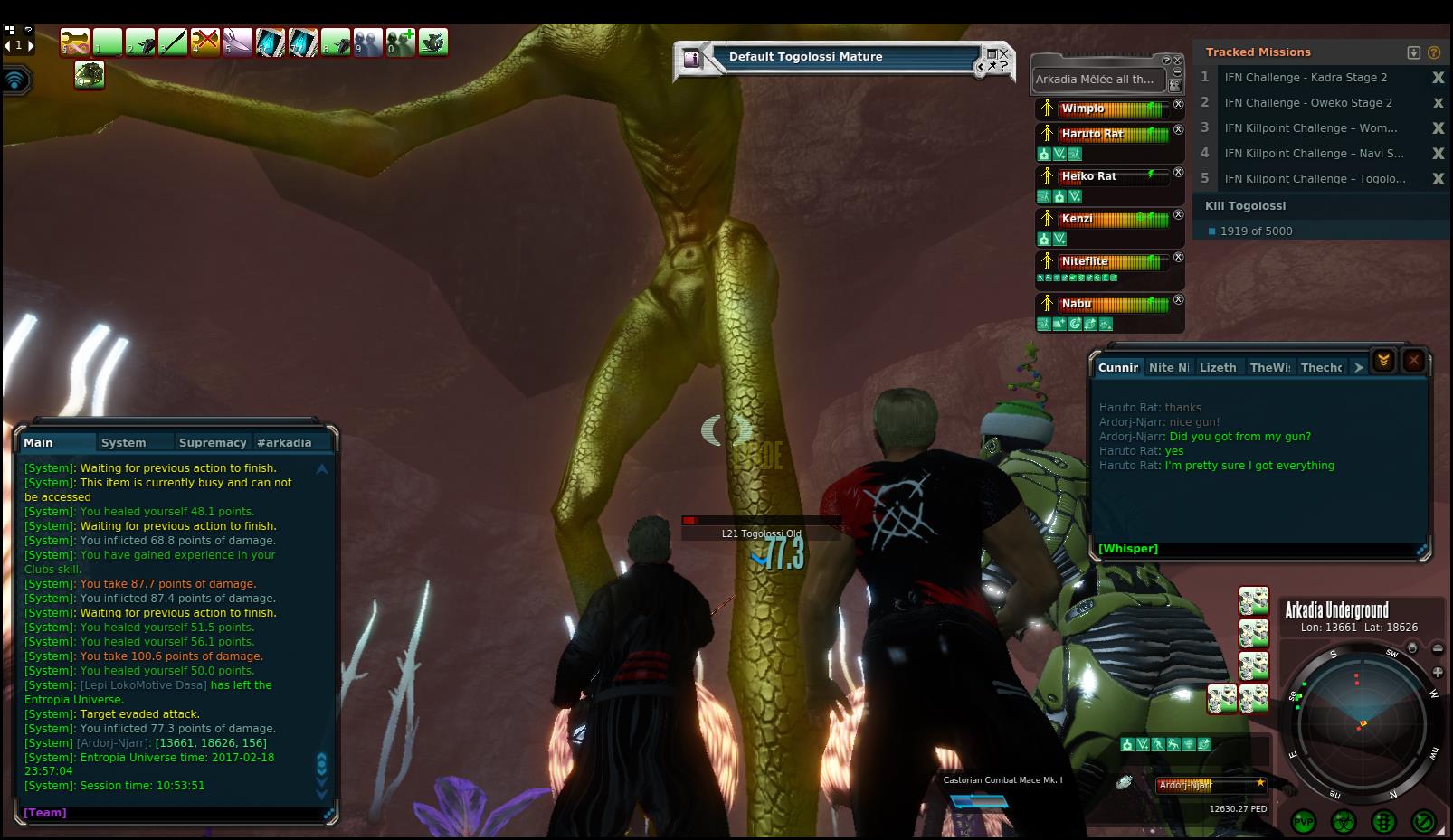Select the green plus team hotbar icon
The width and height of the screenshot is (1453, 840).
401,42
